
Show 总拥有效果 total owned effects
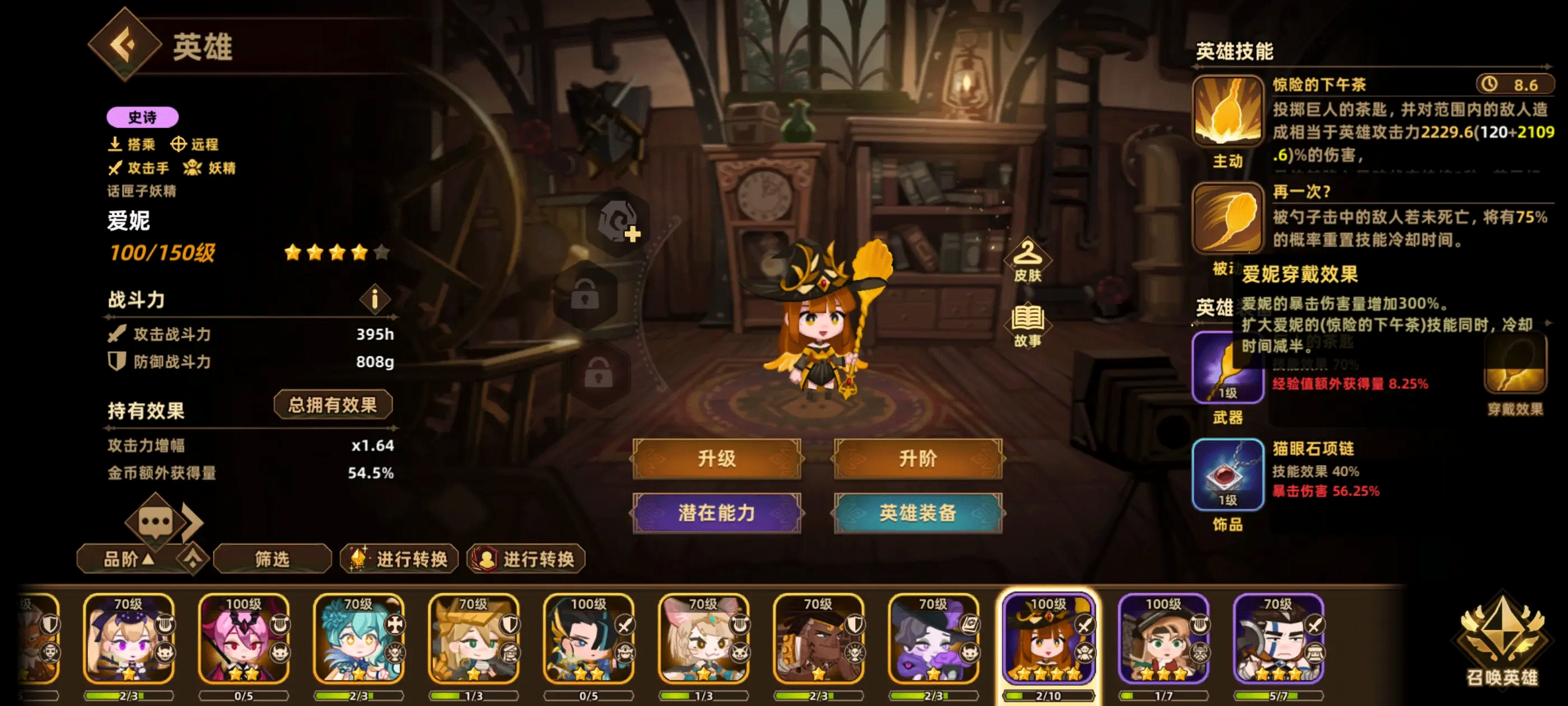(332, 405)
